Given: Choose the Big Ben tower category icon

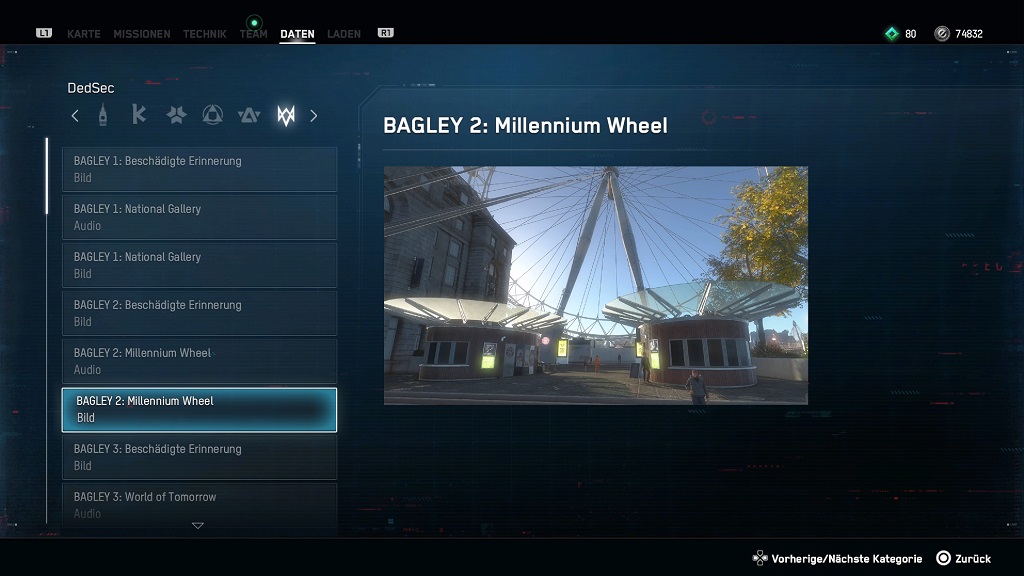Looking at the screenshot, I should pos(102,115).
